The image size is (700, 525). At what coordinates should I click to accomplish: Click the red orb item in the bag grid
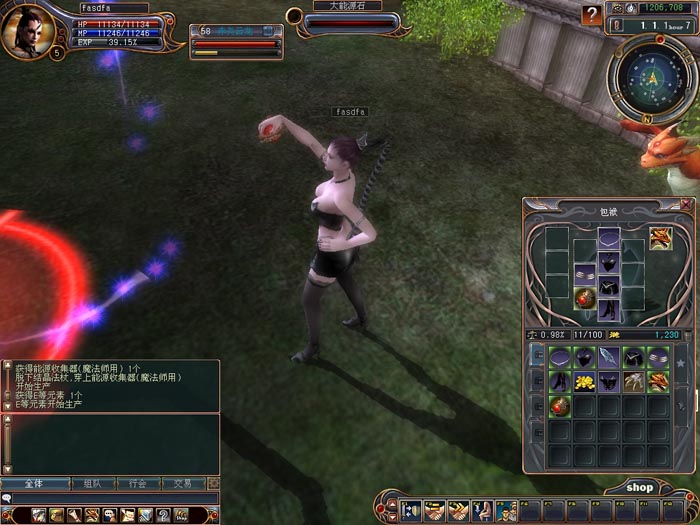[559, 406]
